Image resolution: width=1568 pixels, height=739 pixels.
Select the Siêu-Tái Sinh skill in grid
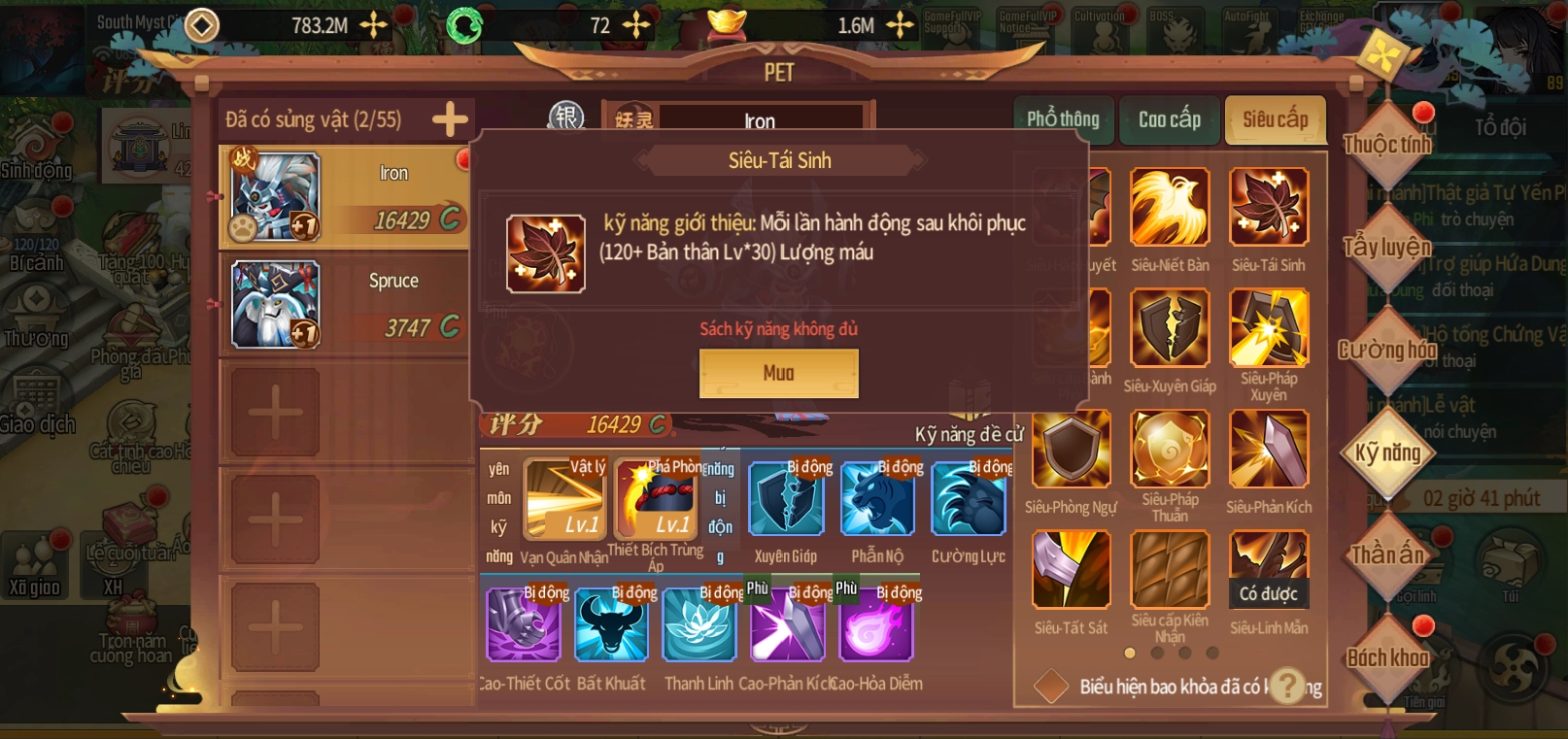tap(1269, 207)
